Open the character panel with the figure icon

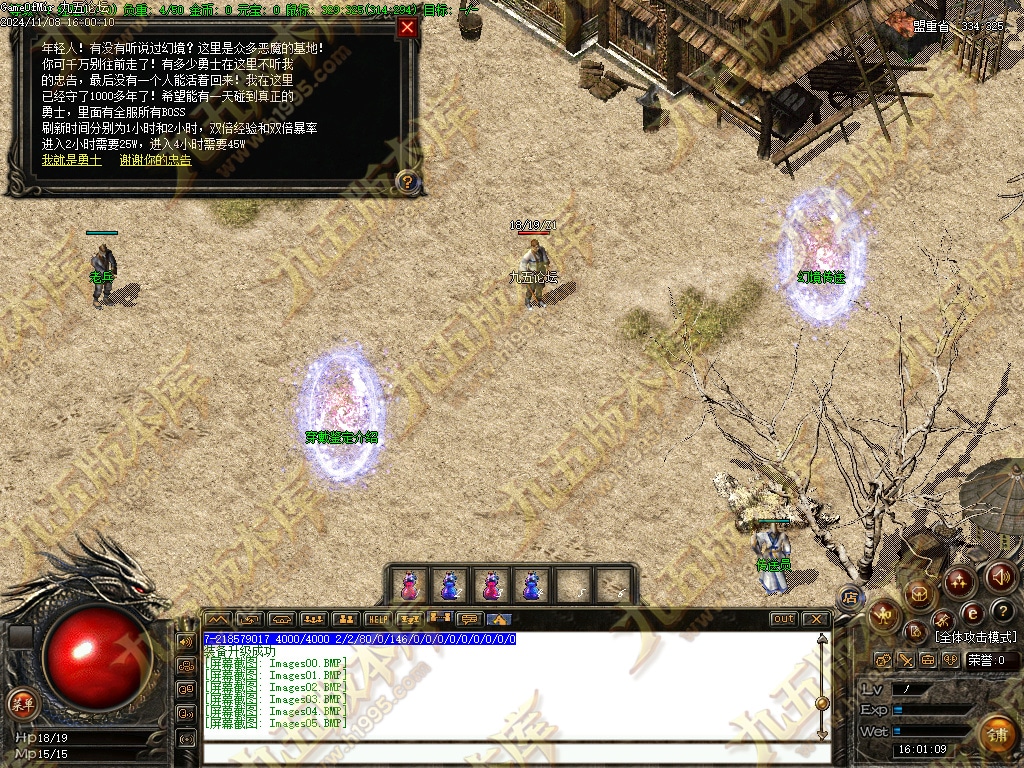pos(884,616)
